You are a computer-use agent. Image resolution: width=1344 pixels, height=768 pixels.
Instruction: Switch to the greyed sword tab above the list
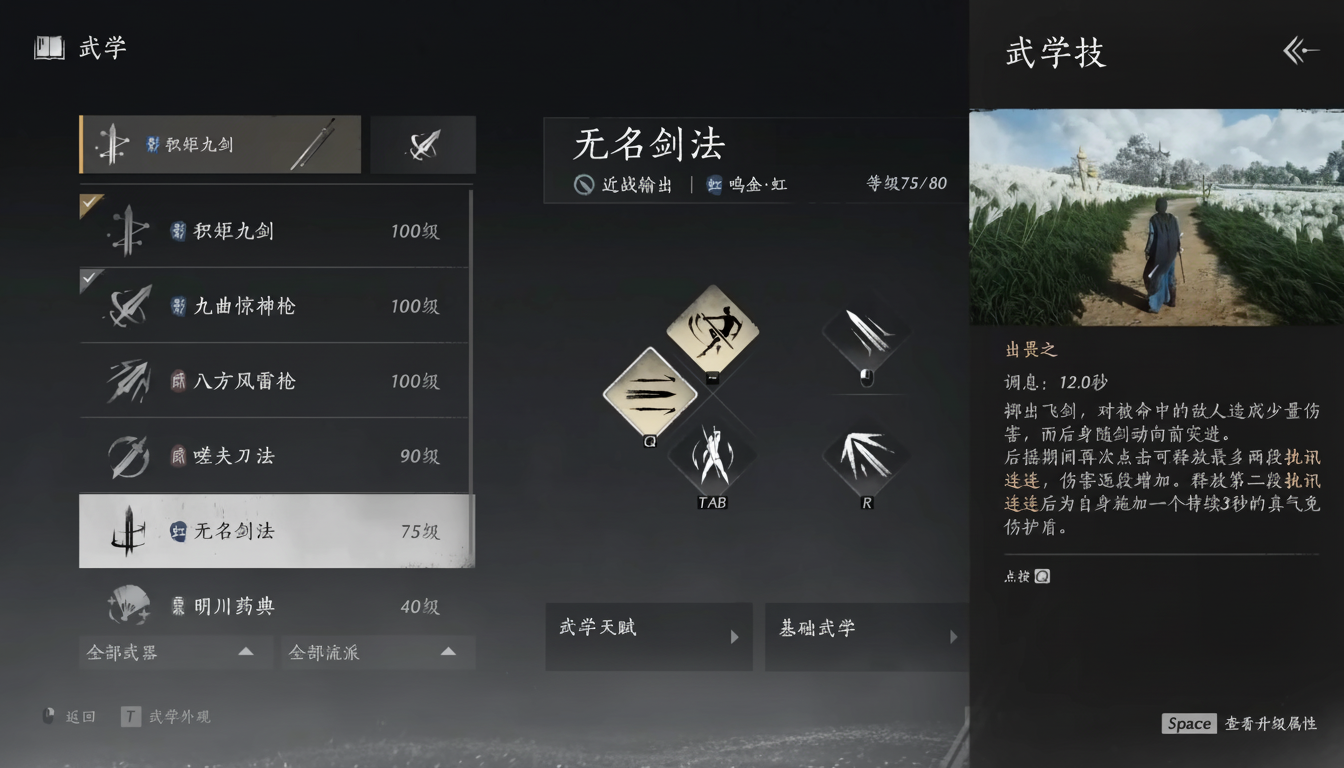click(x=422, y=144)
